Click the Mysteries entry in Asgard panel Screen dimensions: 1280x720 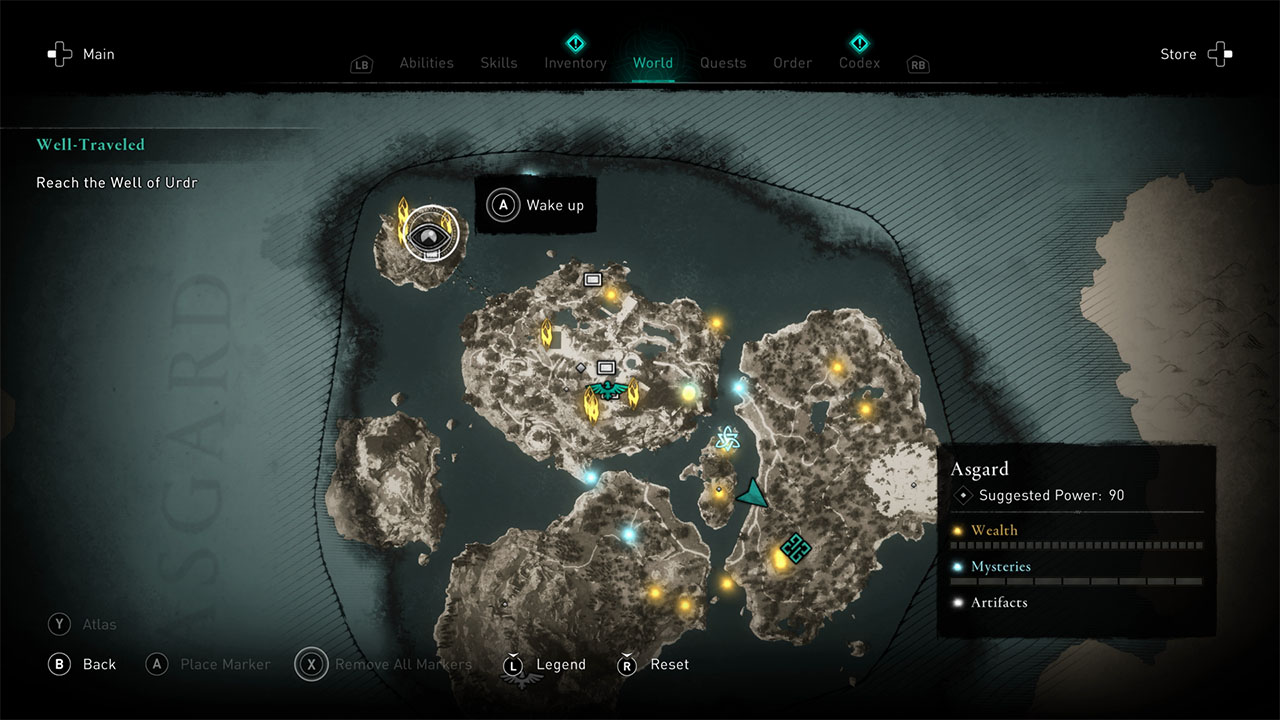coord(1000,566)
